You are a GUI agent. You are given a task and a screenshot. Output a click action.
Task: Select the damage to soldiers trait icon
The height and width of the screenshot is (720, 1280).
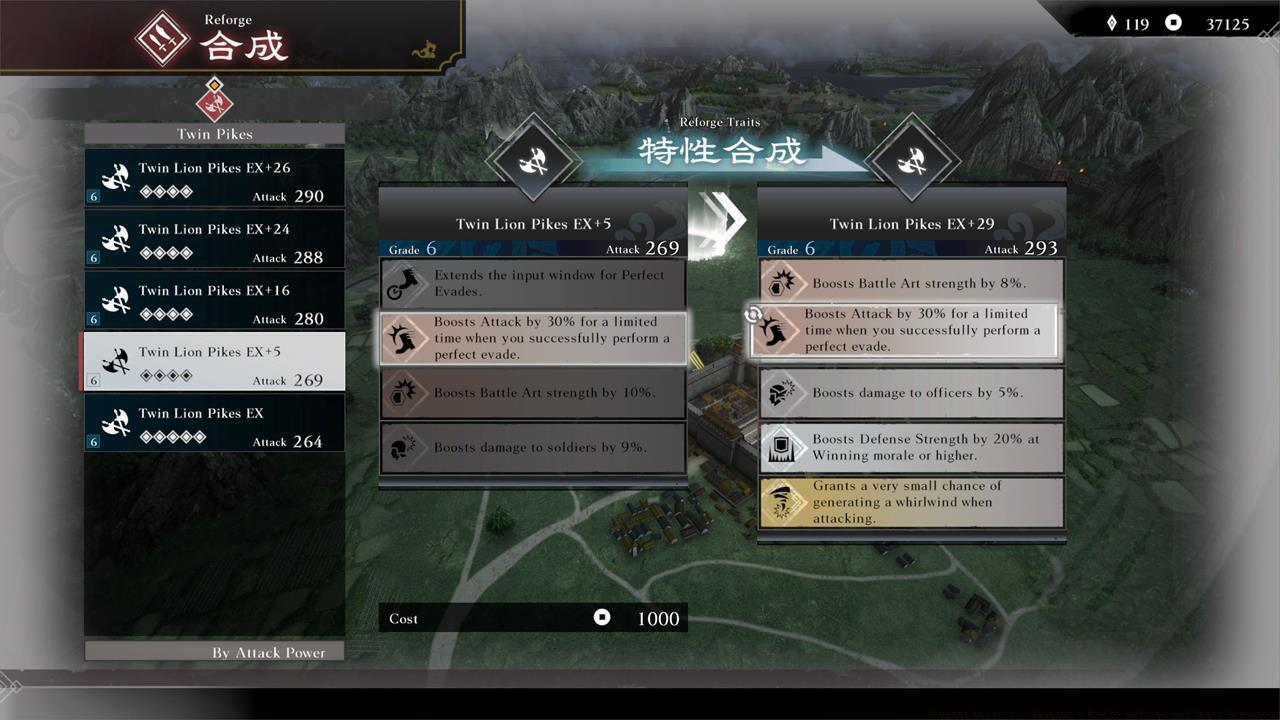404,447
